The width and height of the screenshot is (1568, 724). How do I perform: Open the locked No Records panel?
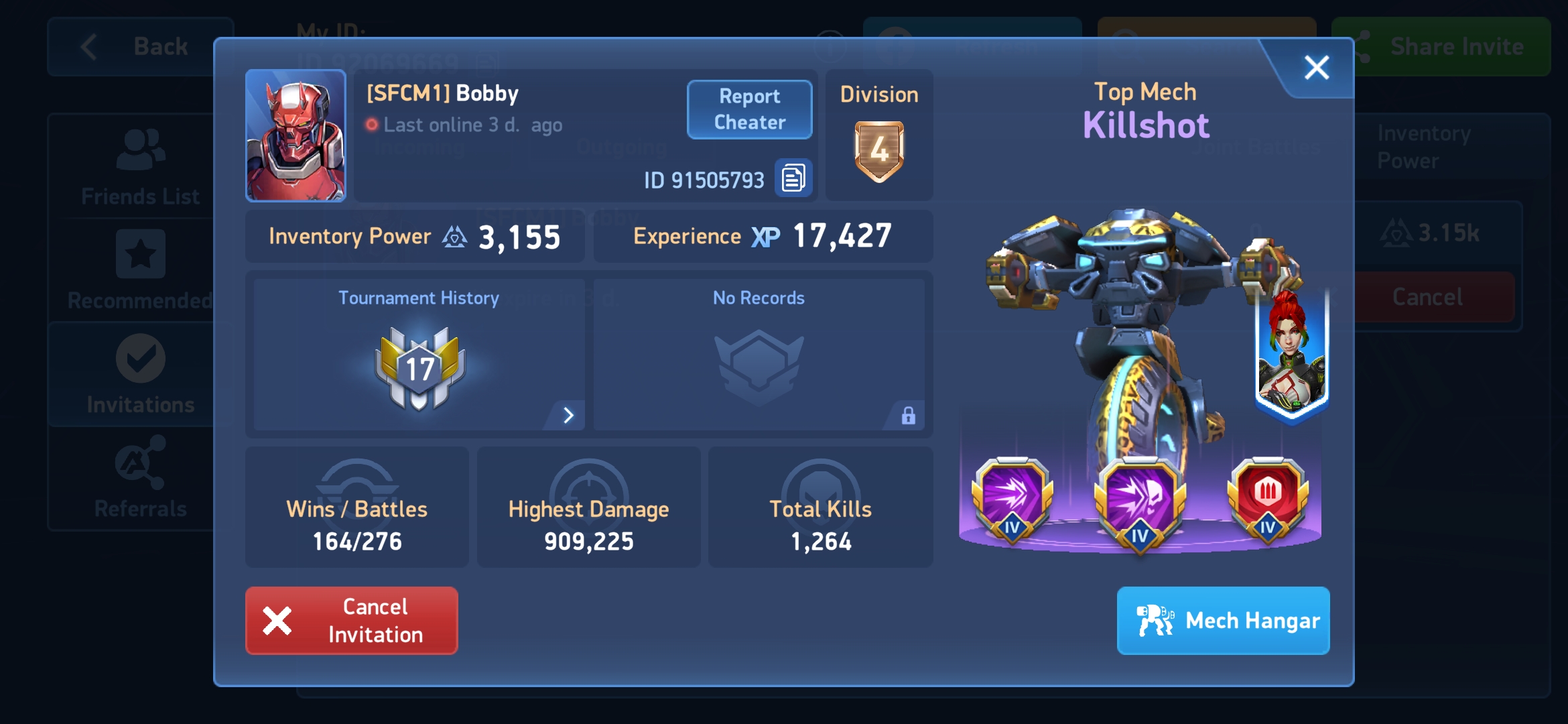tap(759, 355)
